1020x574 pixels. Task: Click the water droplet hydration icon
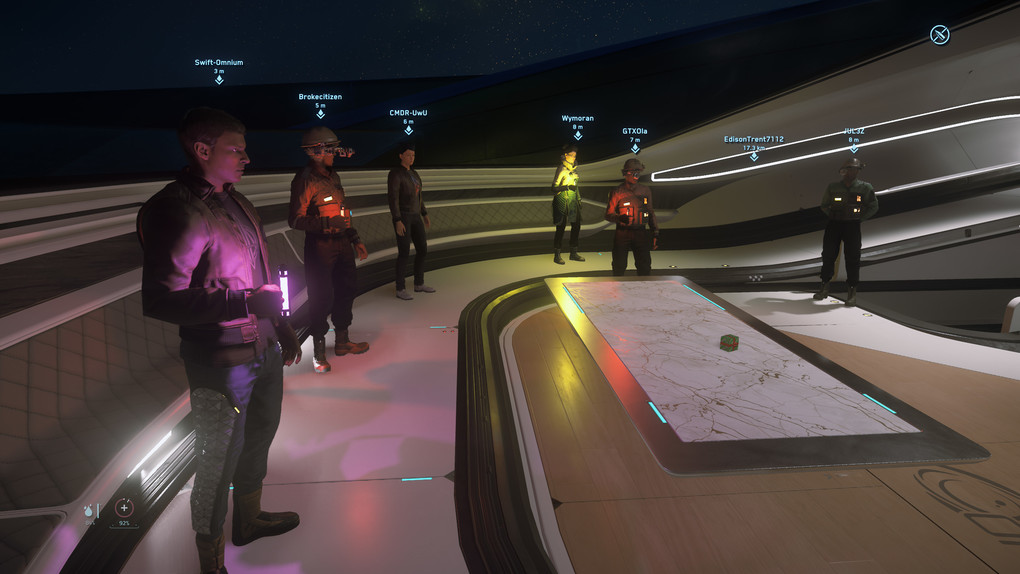point(89,510)
